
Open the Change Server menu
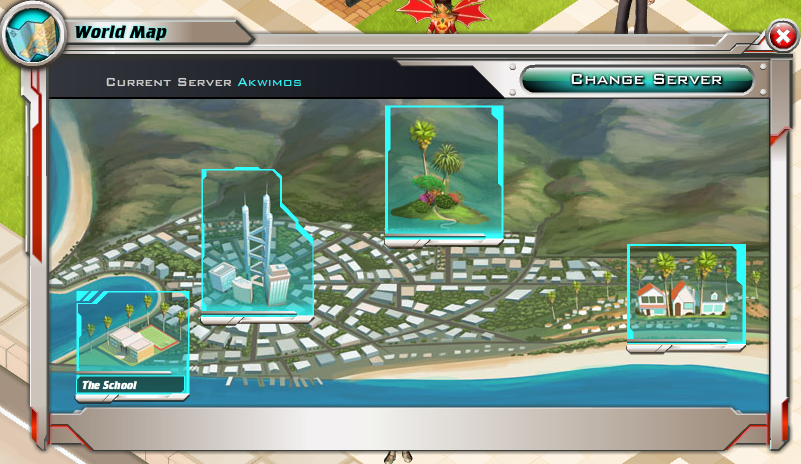tap(646, 79)
